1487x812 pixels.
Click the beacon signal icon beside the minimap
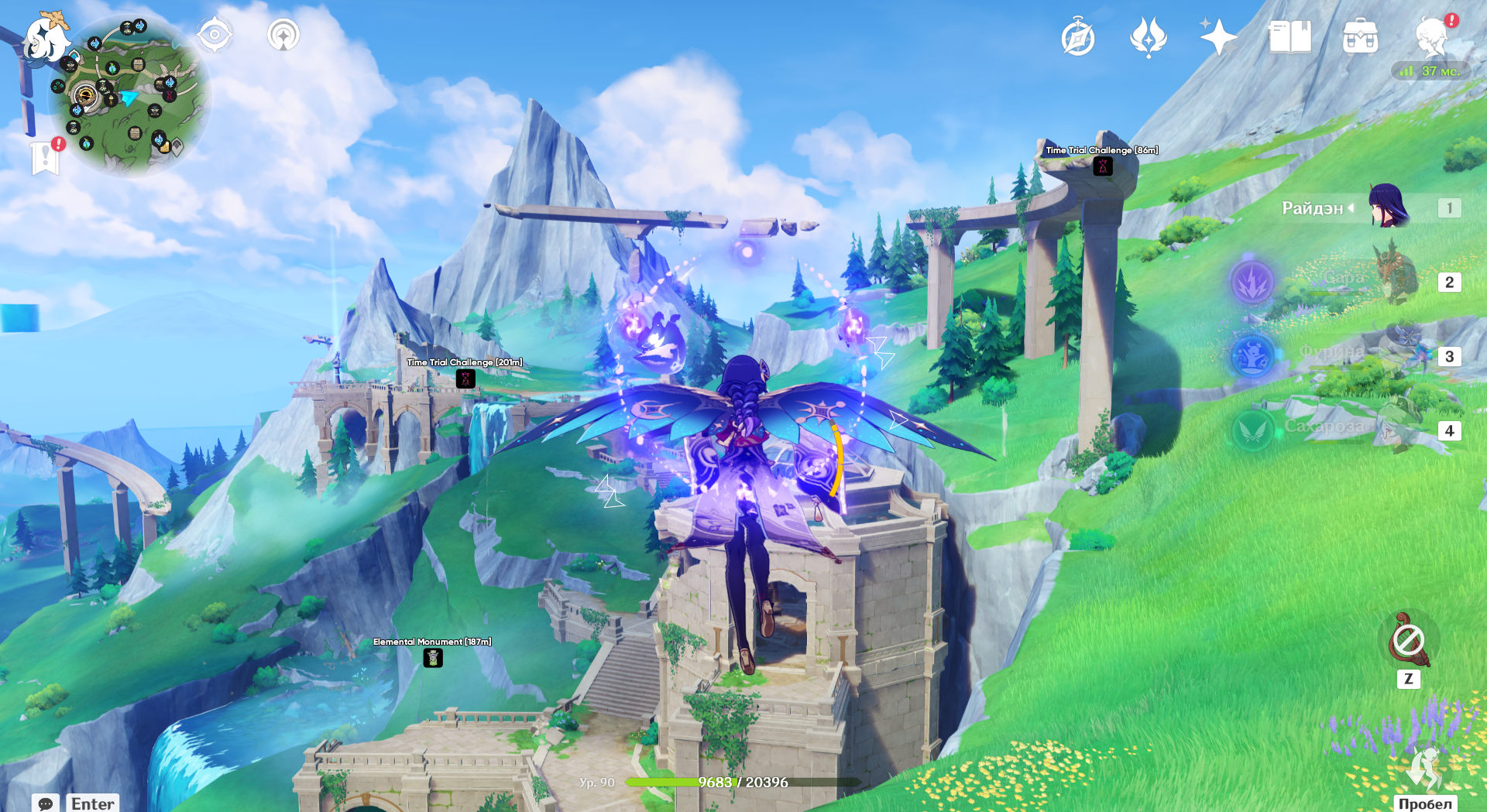283,35
